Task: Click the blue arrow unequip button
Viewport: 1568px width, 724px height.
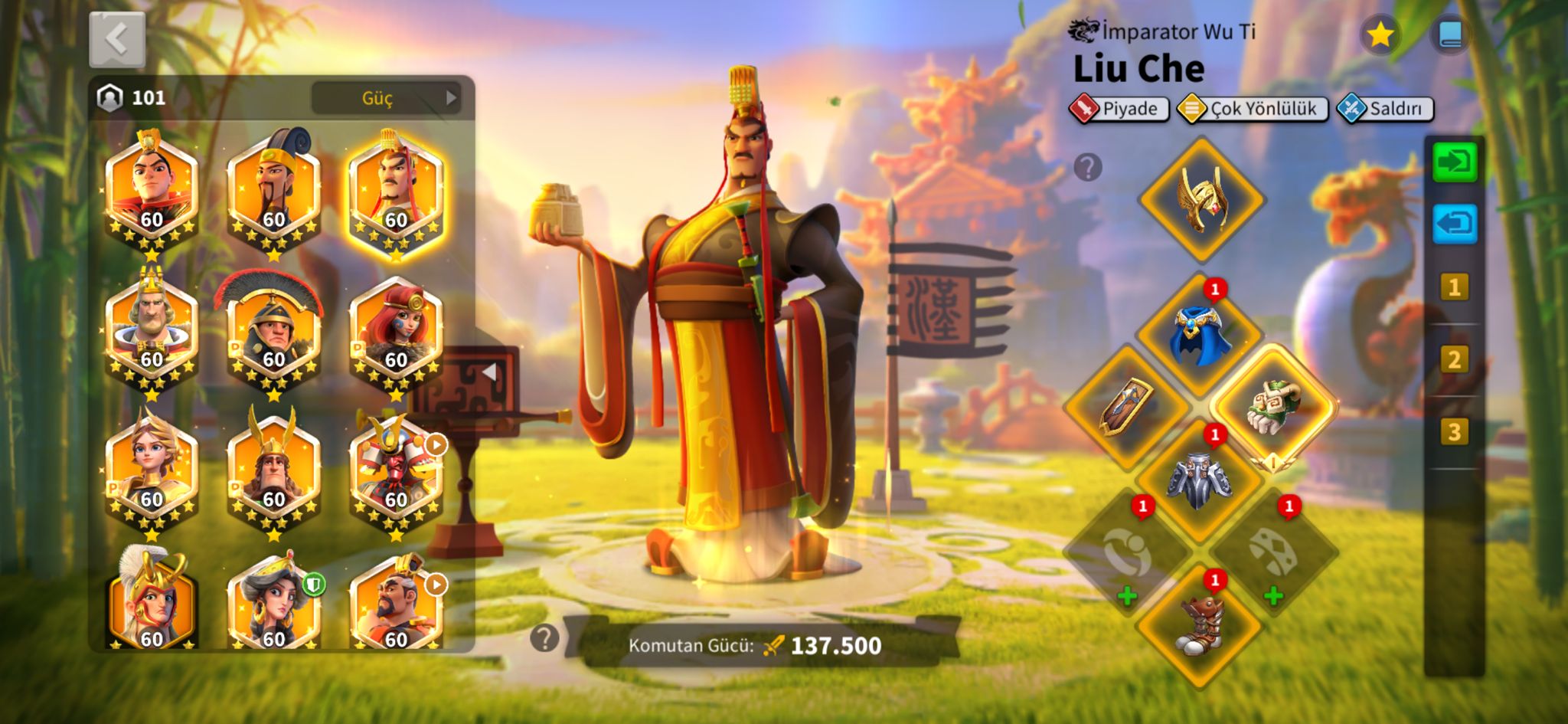Action: point(1454,224)
